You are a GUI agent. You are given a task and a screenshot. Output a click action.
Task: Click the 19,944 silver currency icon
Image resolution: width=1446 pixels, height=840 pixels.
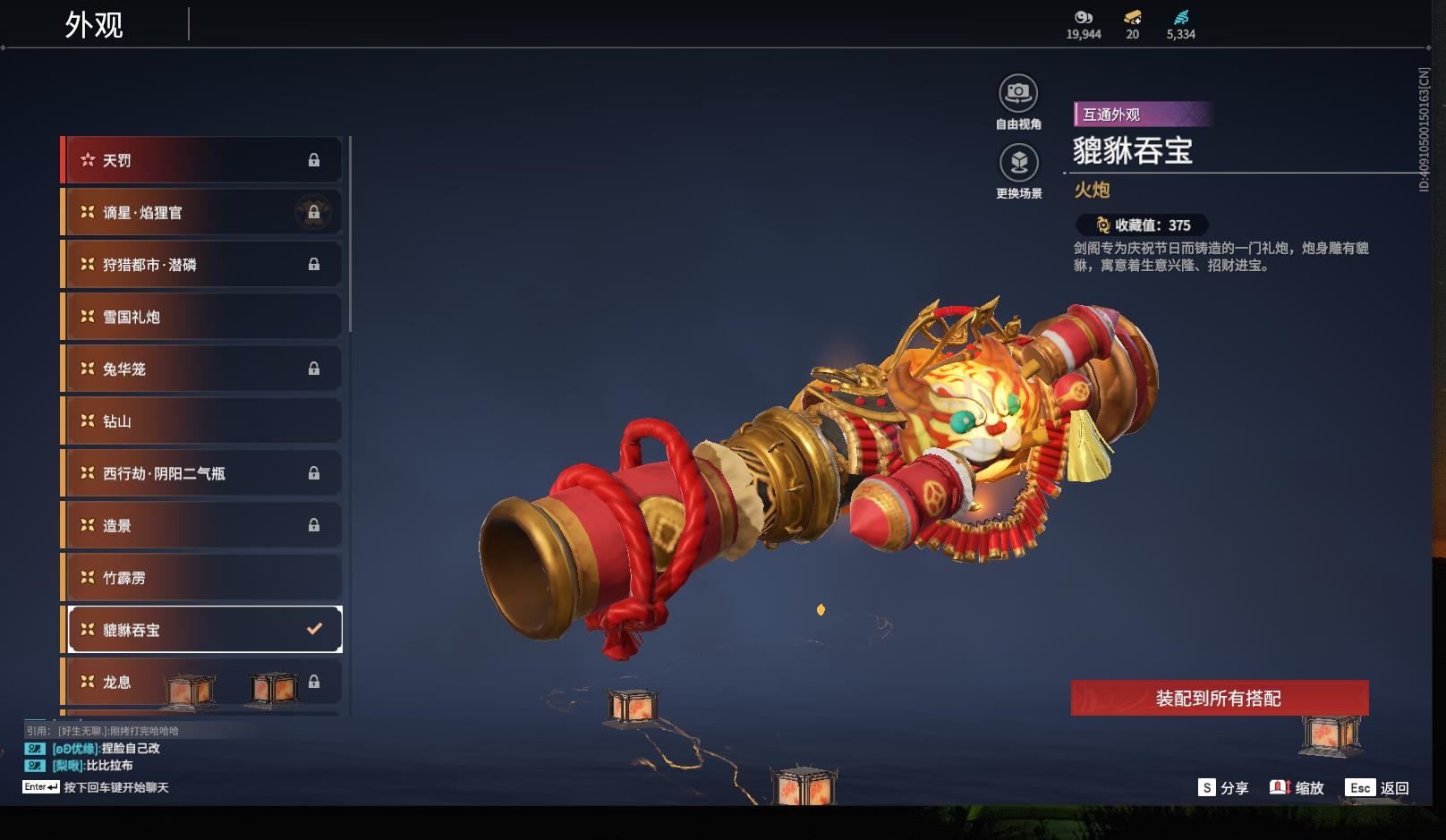1083,17
